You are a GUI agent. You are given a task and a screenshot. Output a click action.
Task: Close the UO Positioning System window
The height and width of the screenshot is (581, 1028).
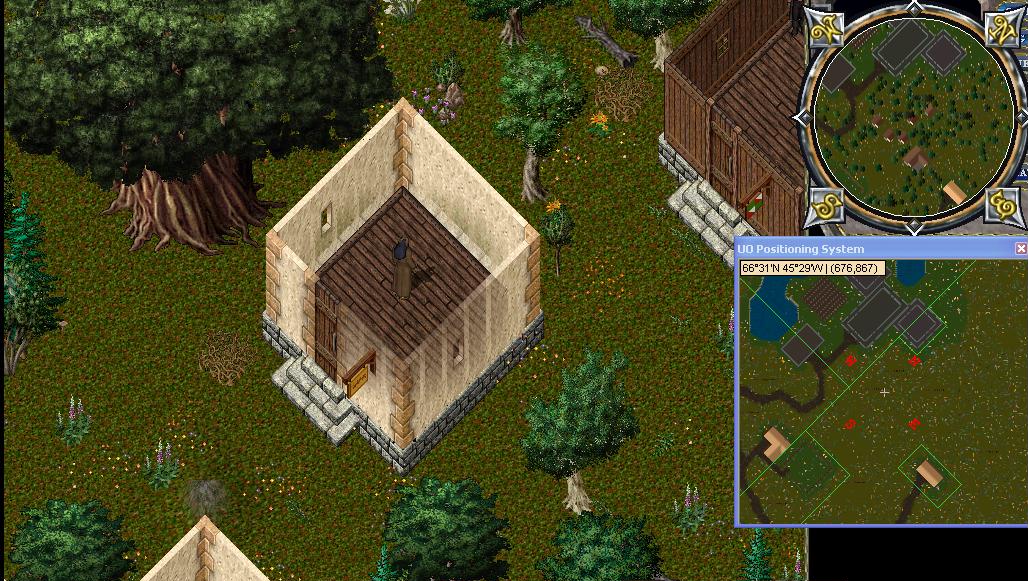[1020, 249]
